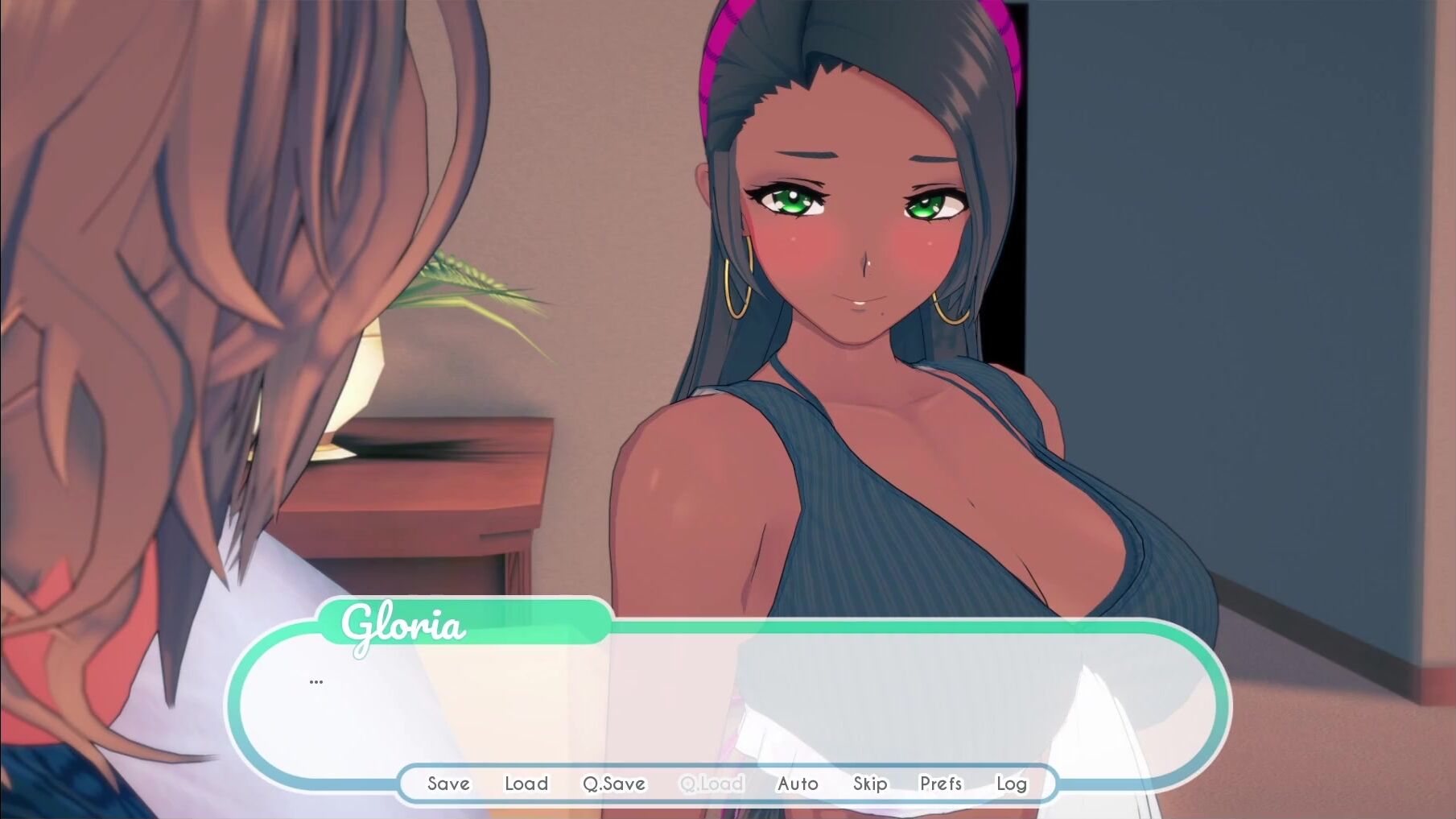Open the Prefs settings screen
The height and width of the screenshot is (819, 1456).
[x=941, y=784]
